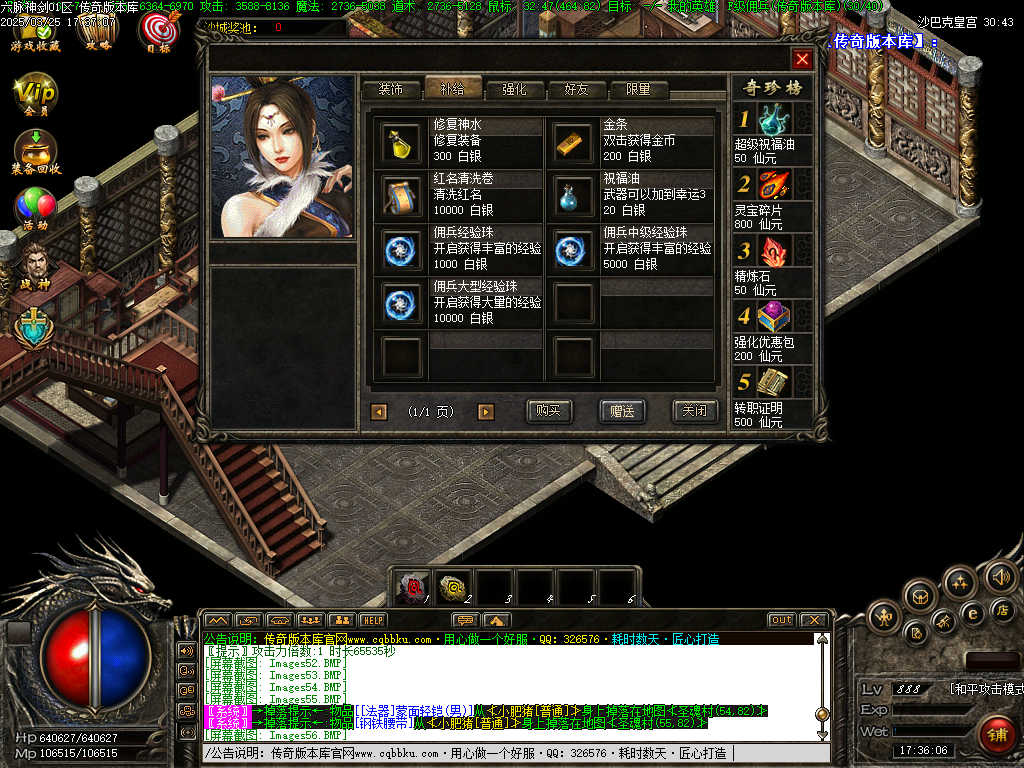Select the 好友 tab
Screen dimensions: 1024x768
click(x=577, y=89)
